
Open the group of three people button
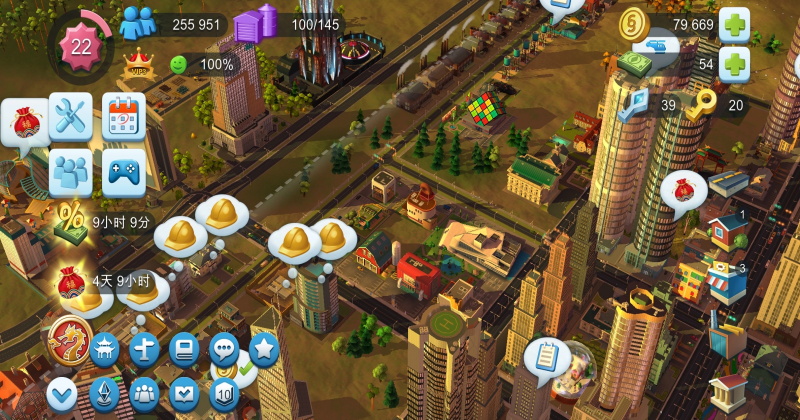tap(145, 394)
